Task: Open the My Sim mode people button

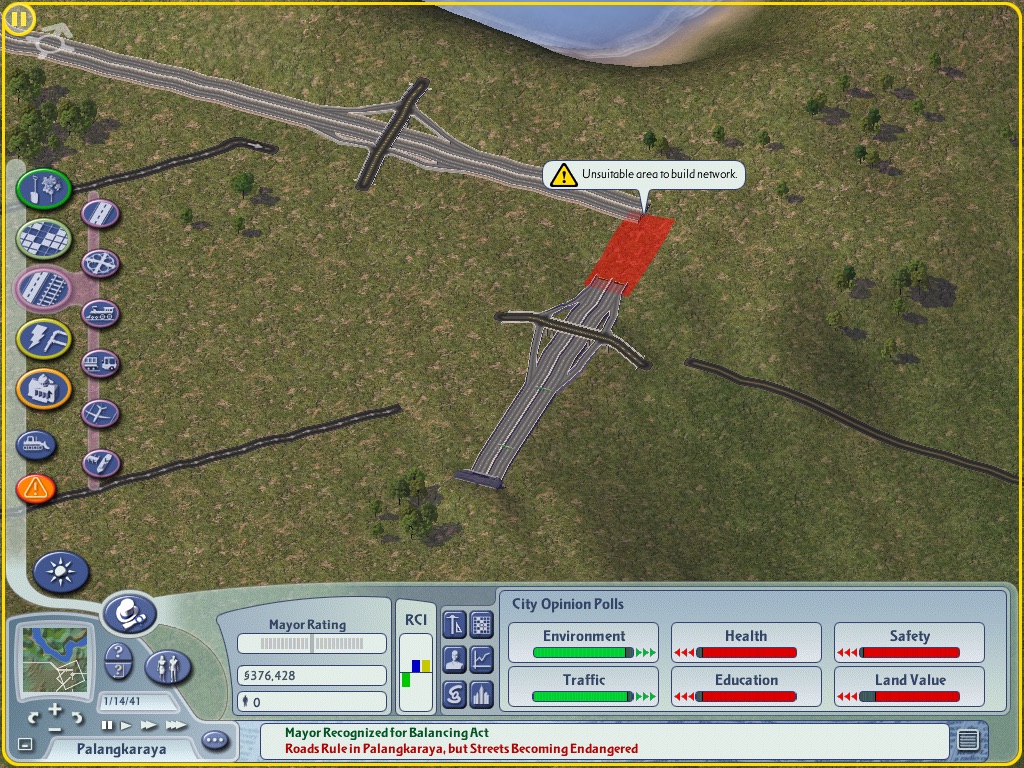Action: [x=168, y=665]
